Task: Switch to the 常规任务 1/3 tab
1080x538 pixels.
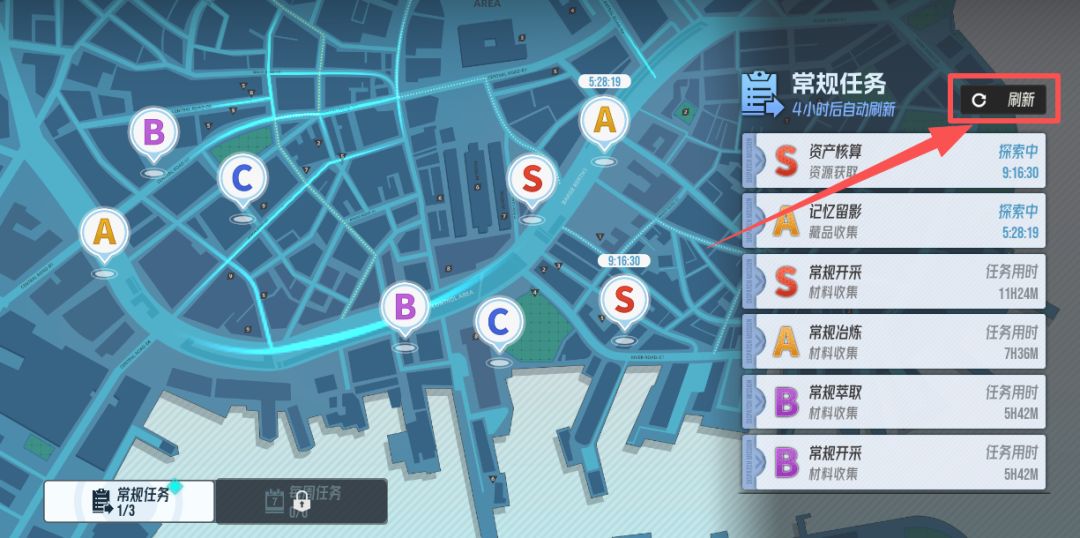Action: click(129, 500)
